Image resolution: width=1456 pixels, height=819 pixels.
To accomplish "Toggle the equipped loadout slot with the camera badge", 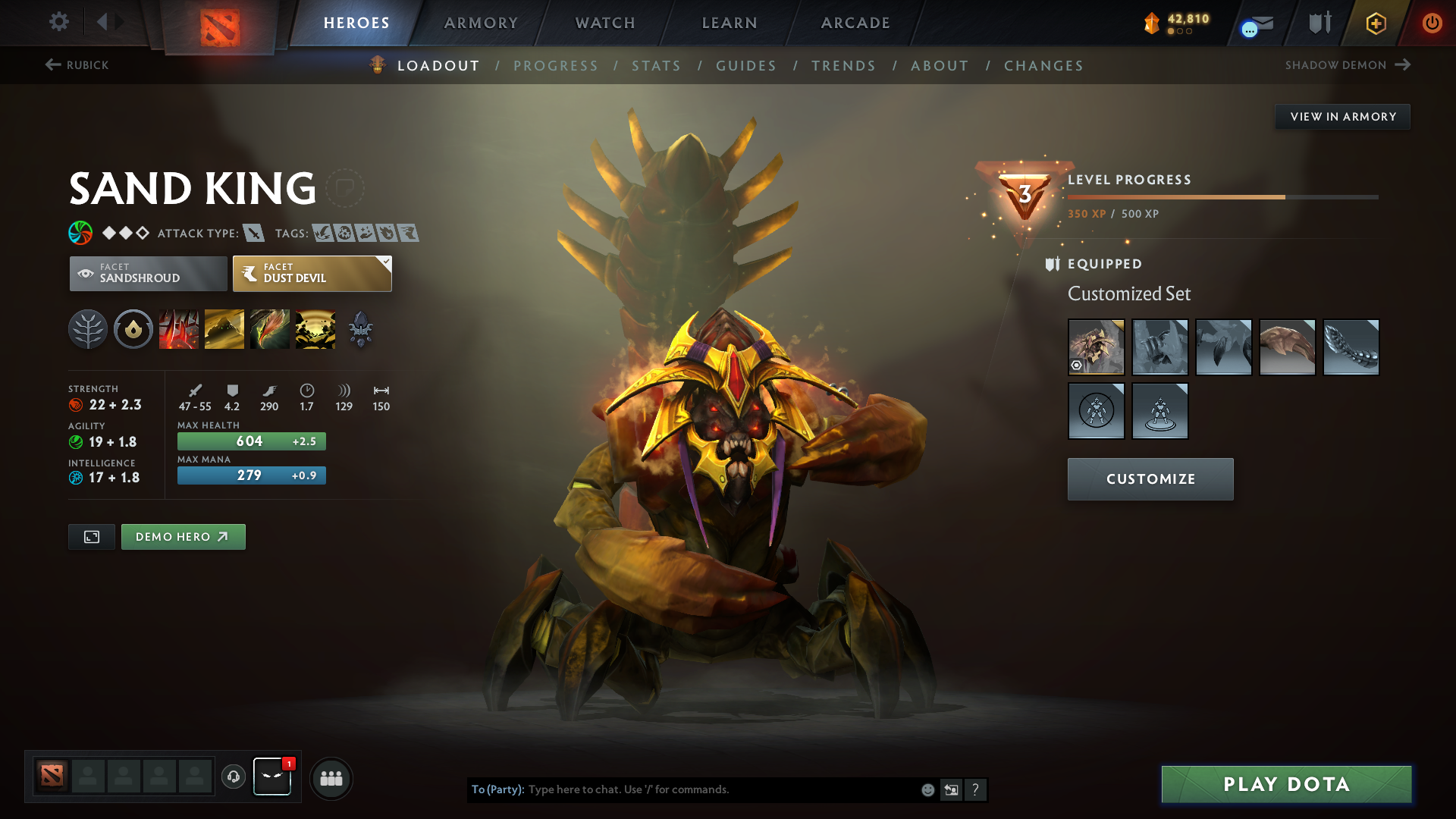I will (1096, 347).
